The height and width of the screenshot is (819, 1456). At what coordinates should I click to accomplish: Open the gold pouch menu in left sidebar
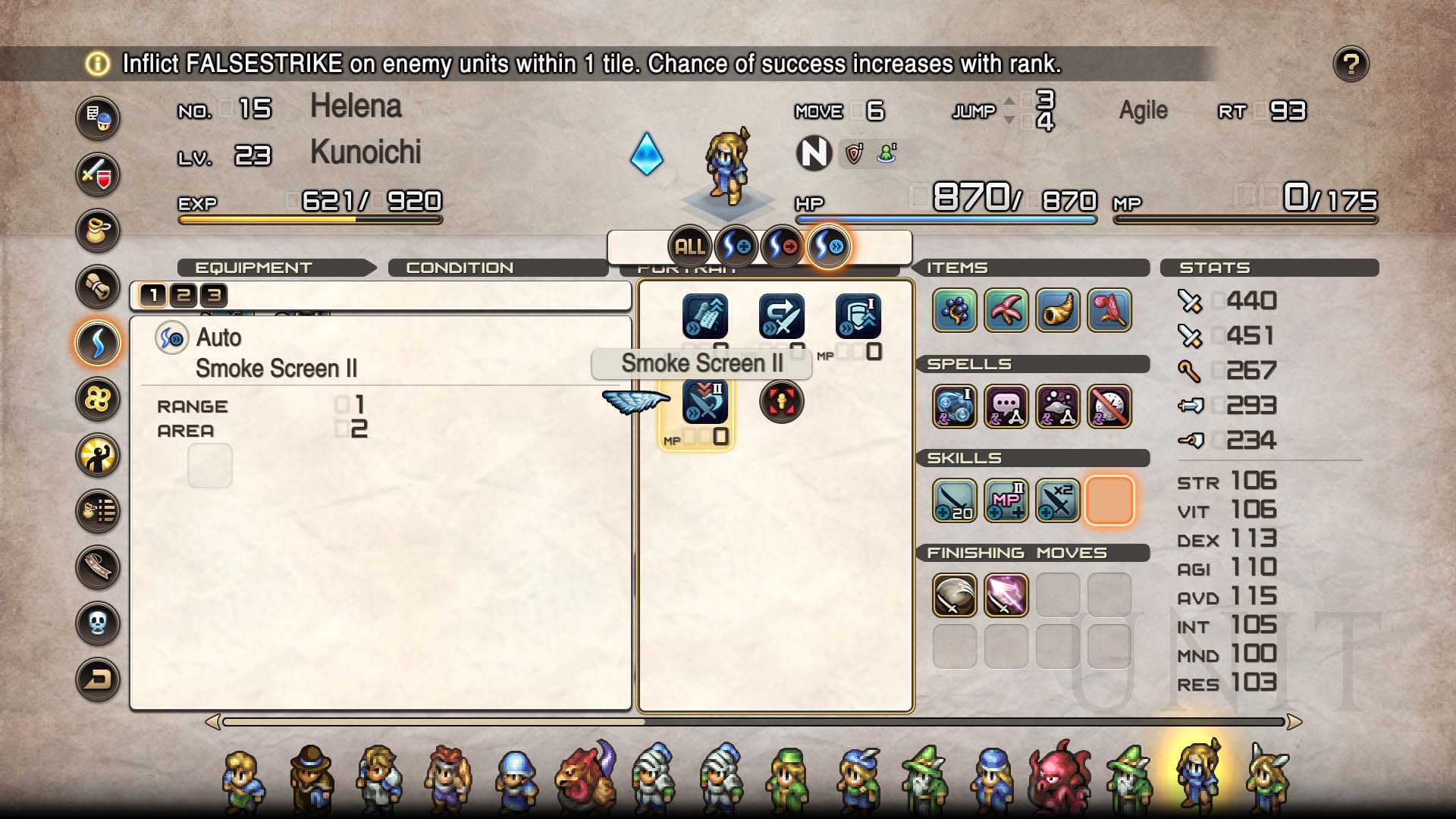98,231
